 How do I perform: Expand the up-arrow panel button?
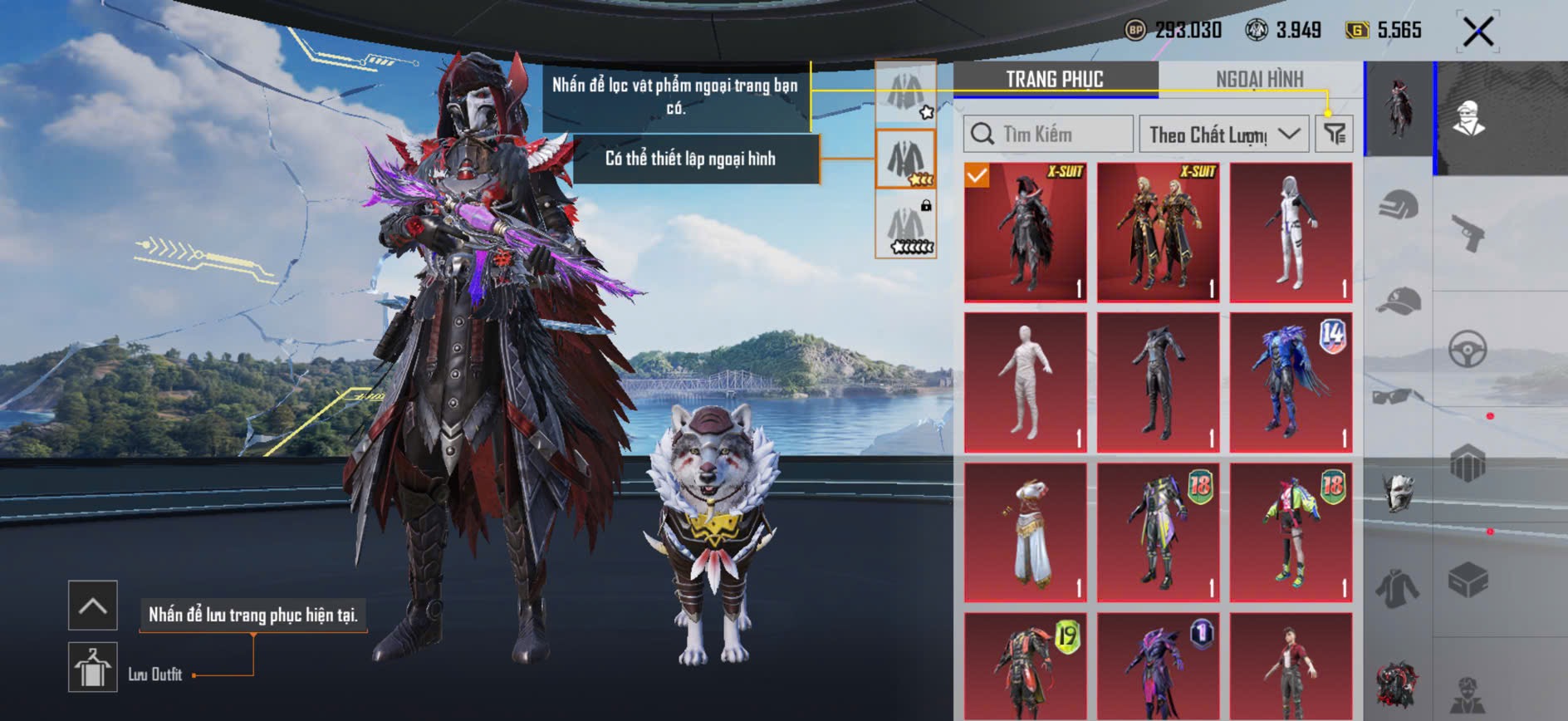[92, 606]
